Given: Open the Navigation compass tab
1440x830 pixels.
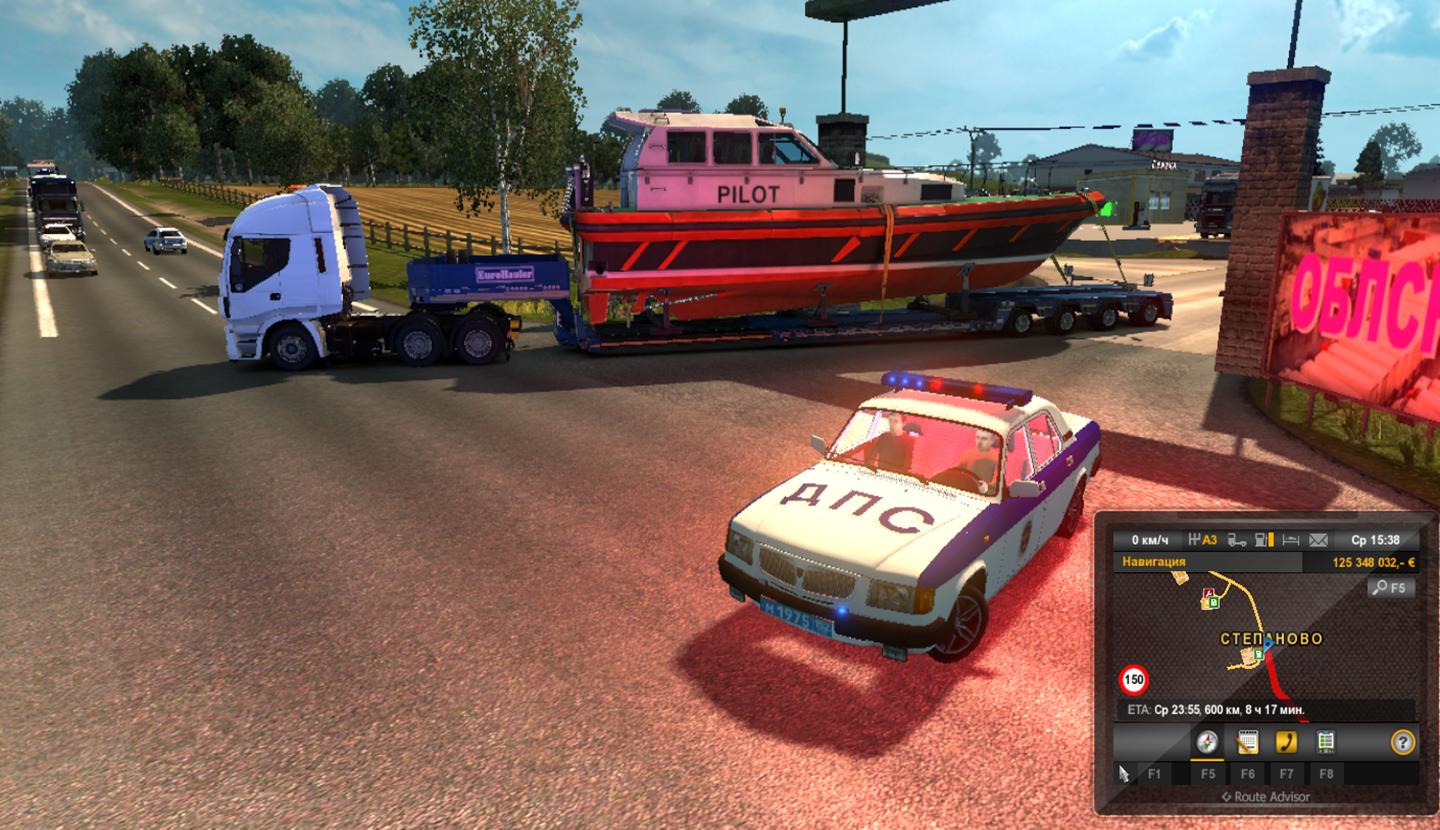Looking at the screenshot, I should click(x=1207, y=742).
